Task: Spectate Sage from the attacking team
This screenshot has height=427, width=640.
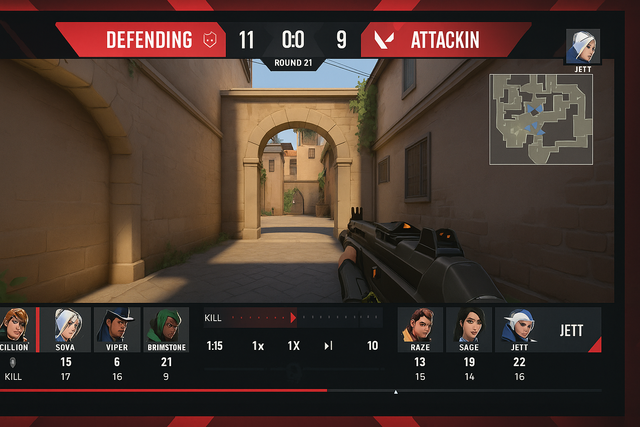Action: (x=469, y=325)
